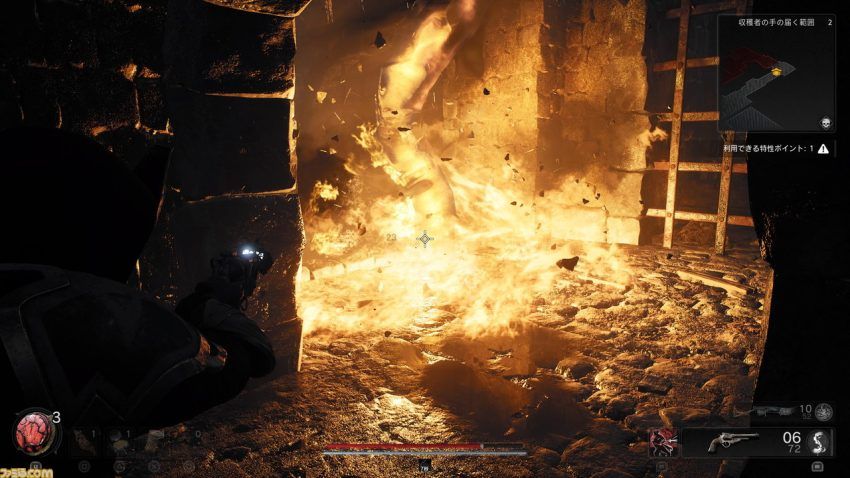This screenshot has width=850, height=478.
Task: Activate the revolver's serpent weapon mod icon
Action: 817,442
